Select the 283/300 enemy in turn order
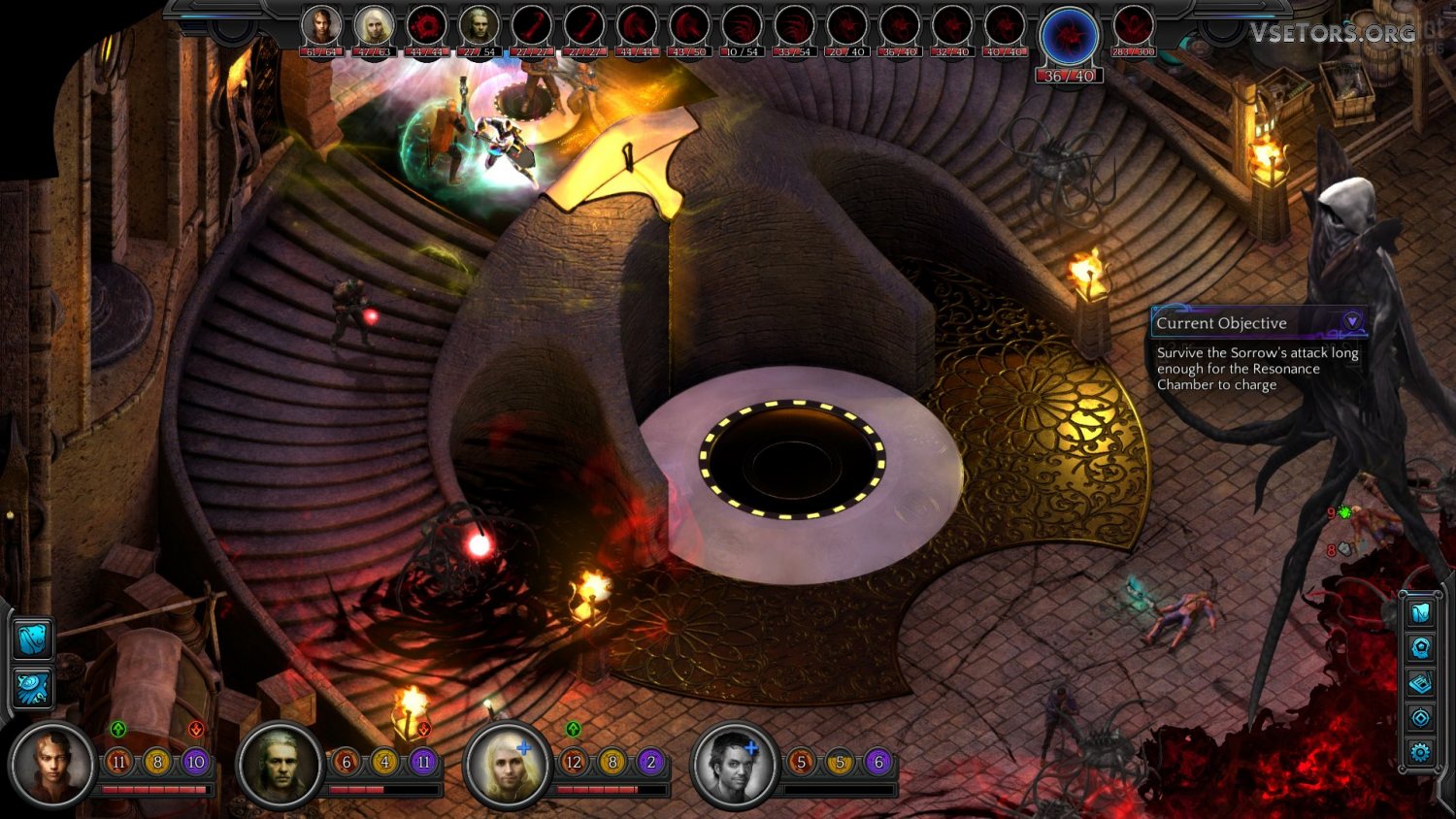This screenshot has height=819, width=1456. click(x=1133, y=26)
